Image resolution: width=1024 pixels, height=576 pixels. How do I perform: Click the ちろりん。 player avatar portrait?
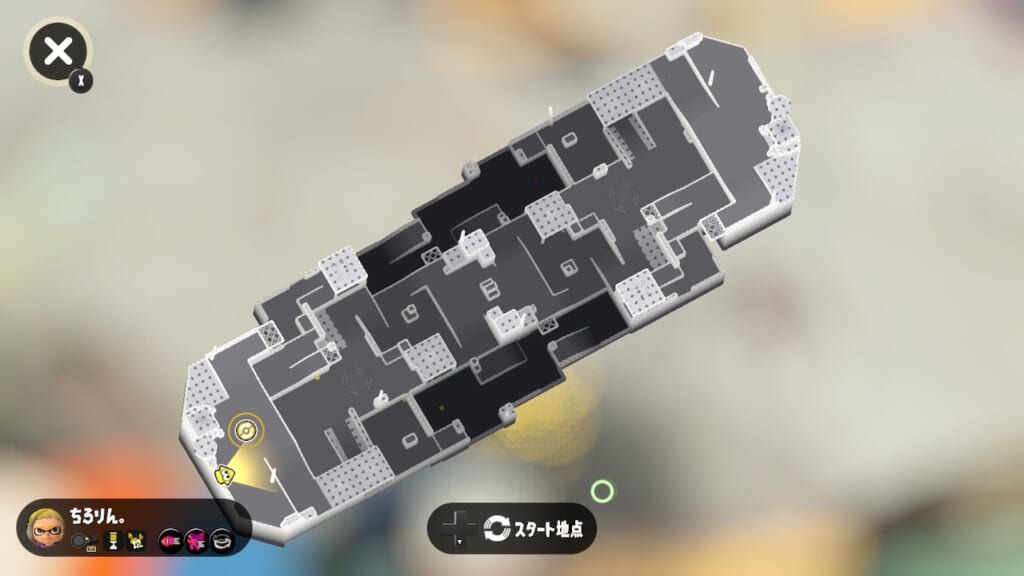pos(45,527)
